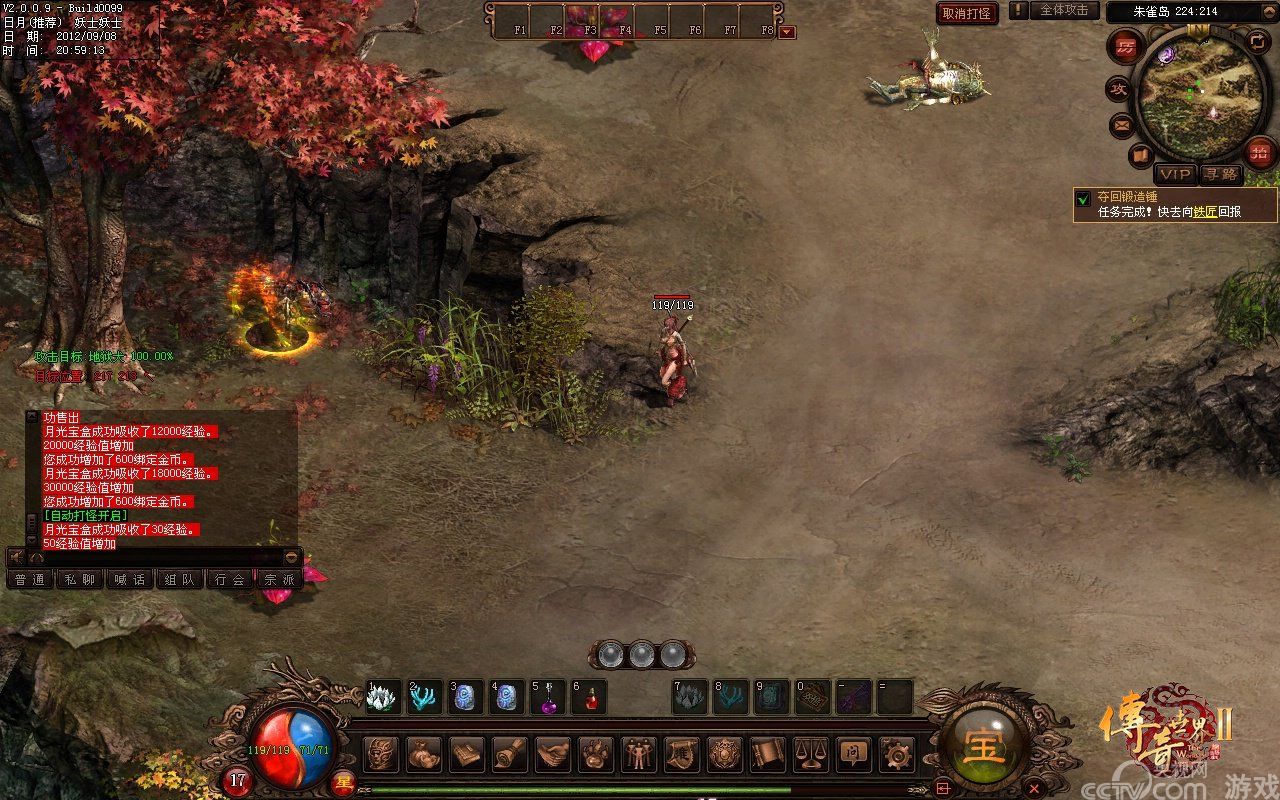Click the white lotus skill in slot 1

tap(384, 697)
